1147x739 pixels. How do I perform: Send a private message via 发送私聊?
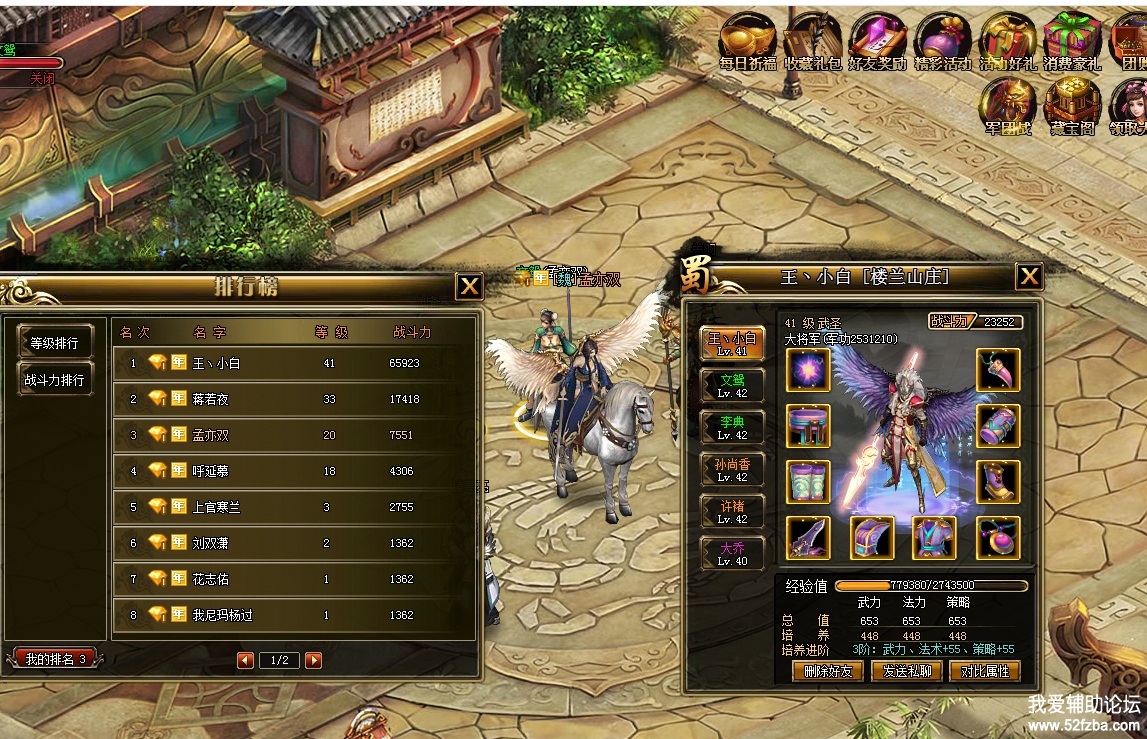tap(906, 671)
